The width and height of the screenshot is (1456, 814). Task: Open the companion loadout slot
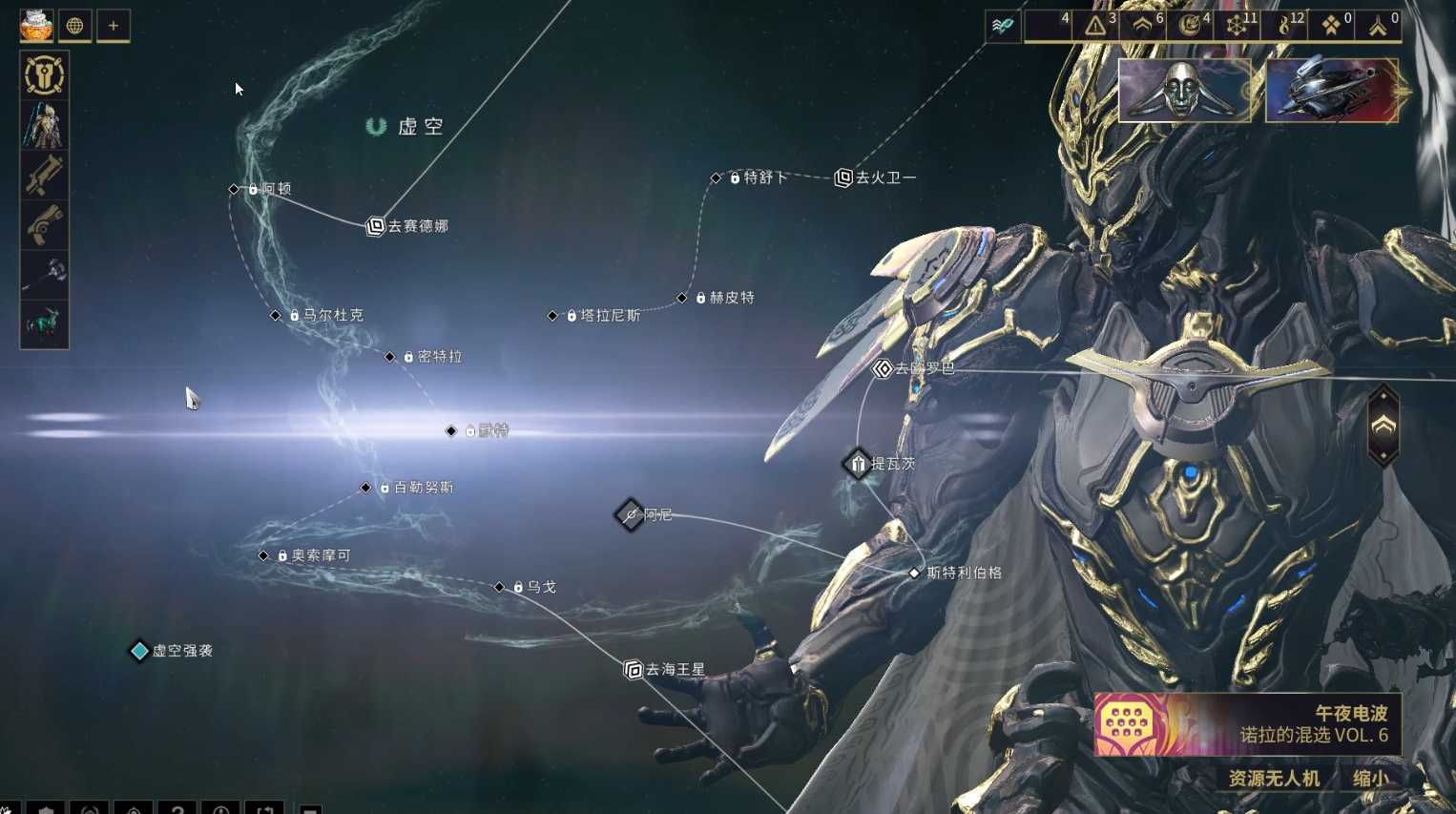pyautogui.click(x=44, y=324)
